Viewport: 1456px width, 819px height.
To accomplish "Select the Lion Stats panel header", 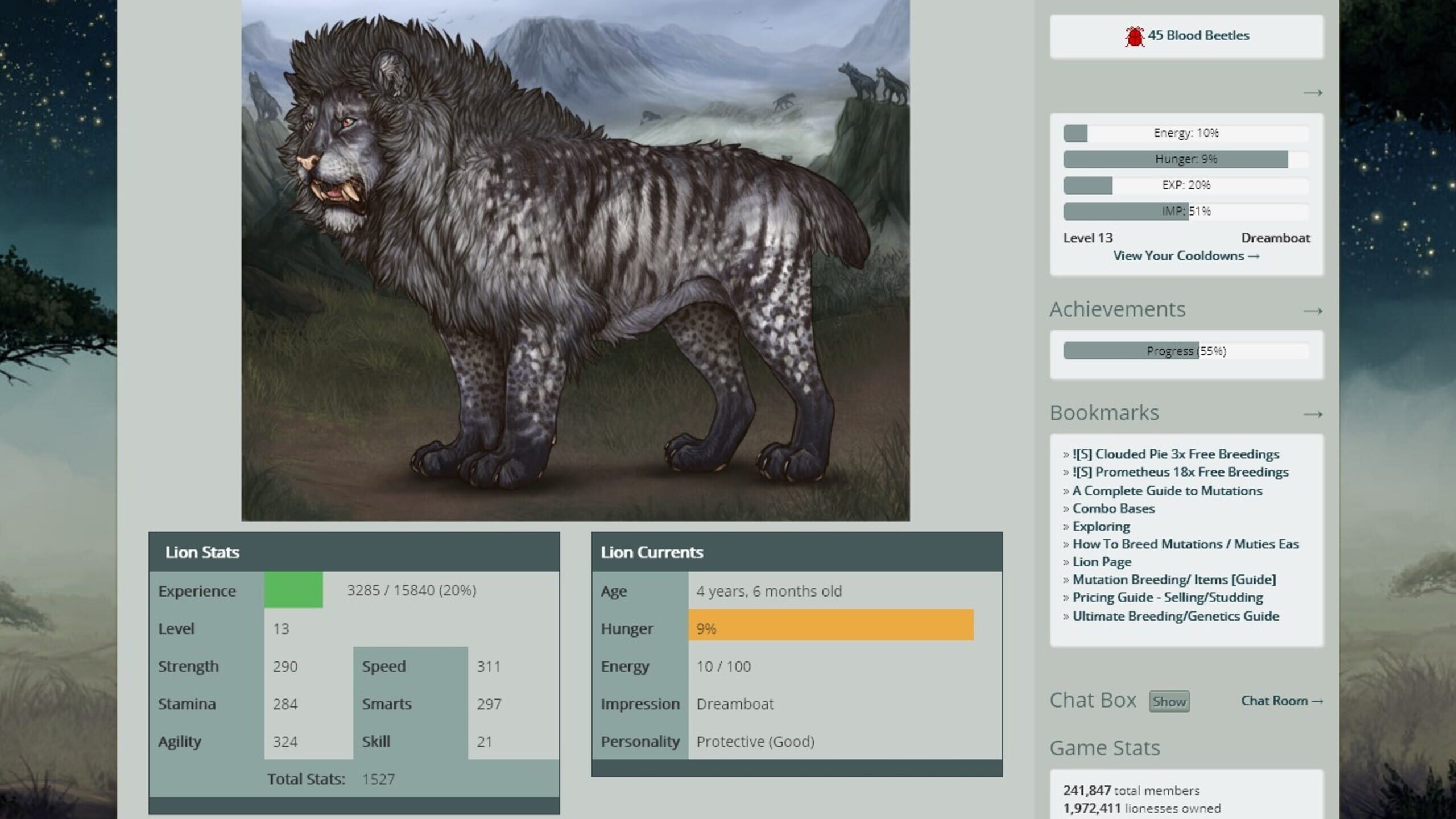I will click(x=202, y=552).
